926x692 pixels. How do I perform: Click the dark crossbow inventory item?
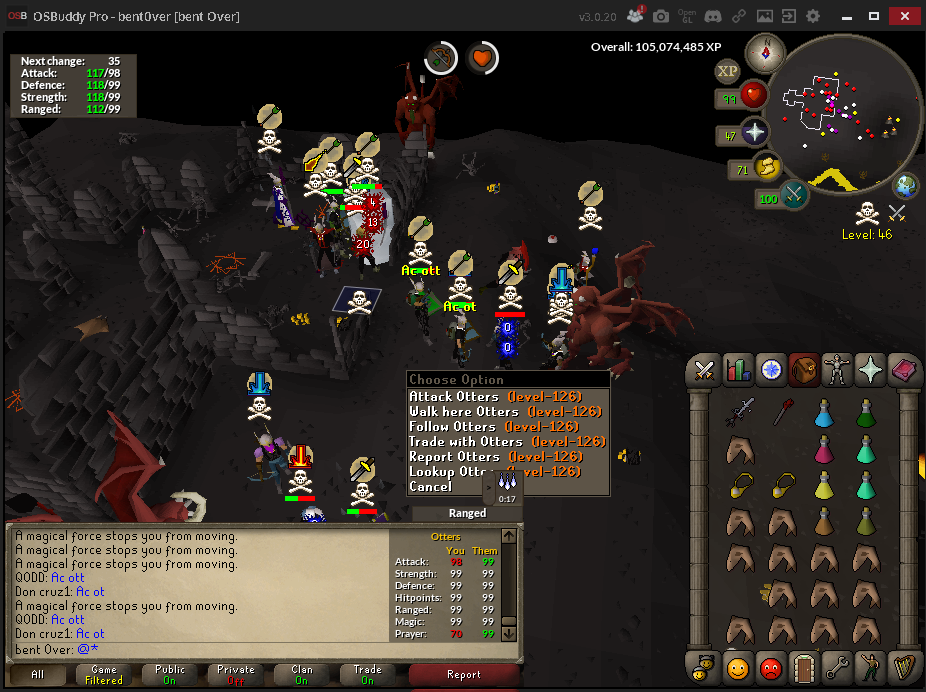coord(740,412)
